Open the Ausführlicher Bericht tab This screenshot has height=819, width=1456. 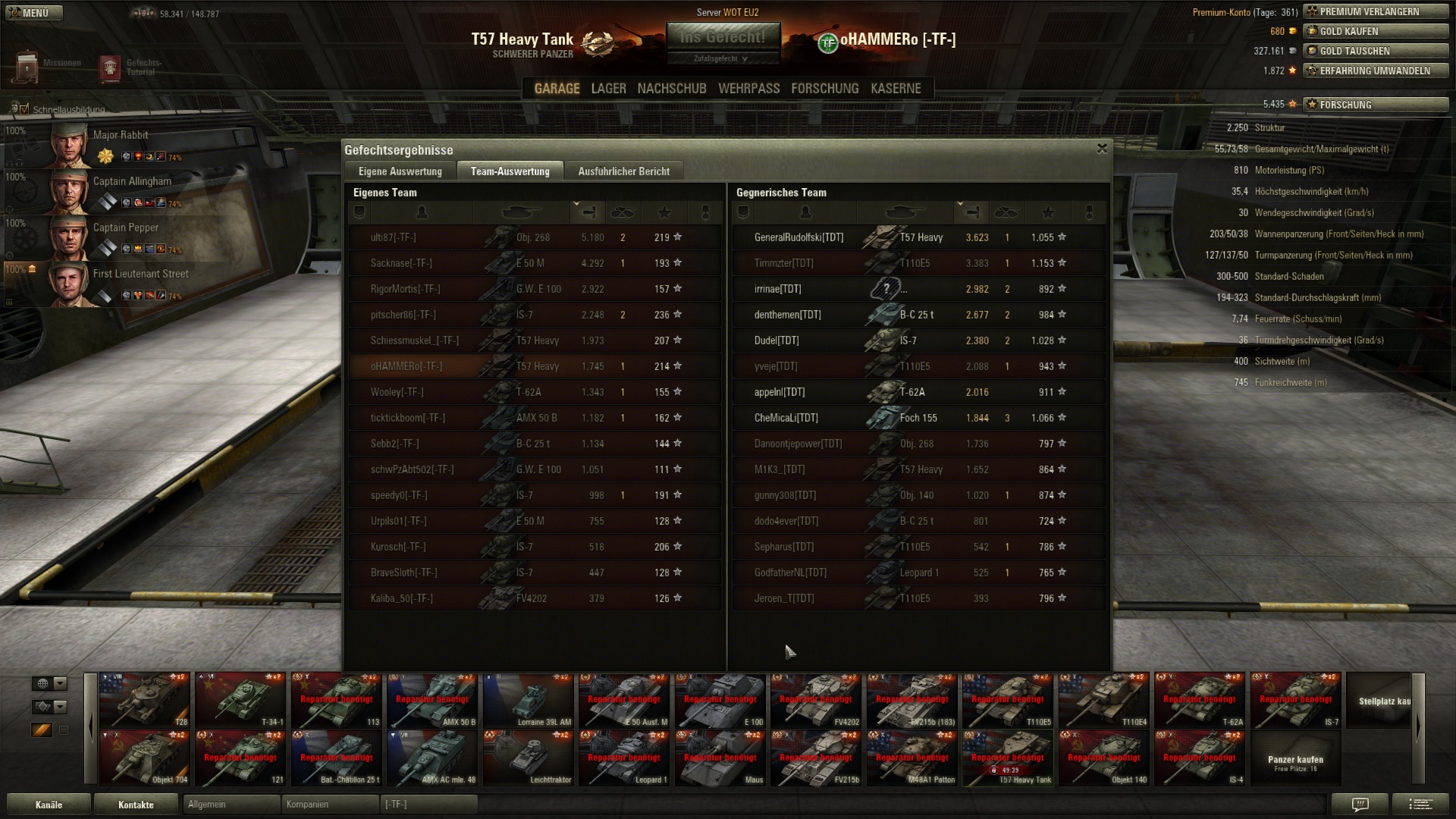click(623, 171)
